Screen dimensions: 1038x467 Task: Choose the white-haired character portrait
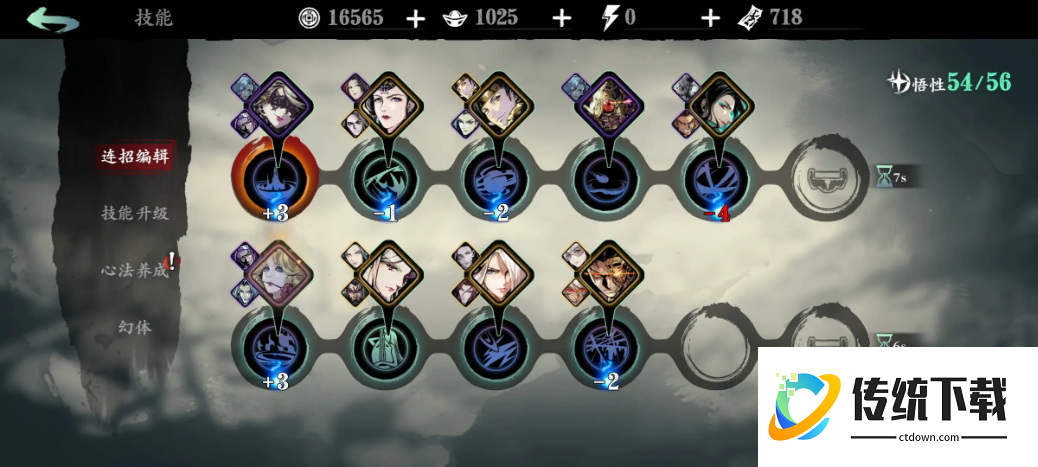tap(496, 274)
